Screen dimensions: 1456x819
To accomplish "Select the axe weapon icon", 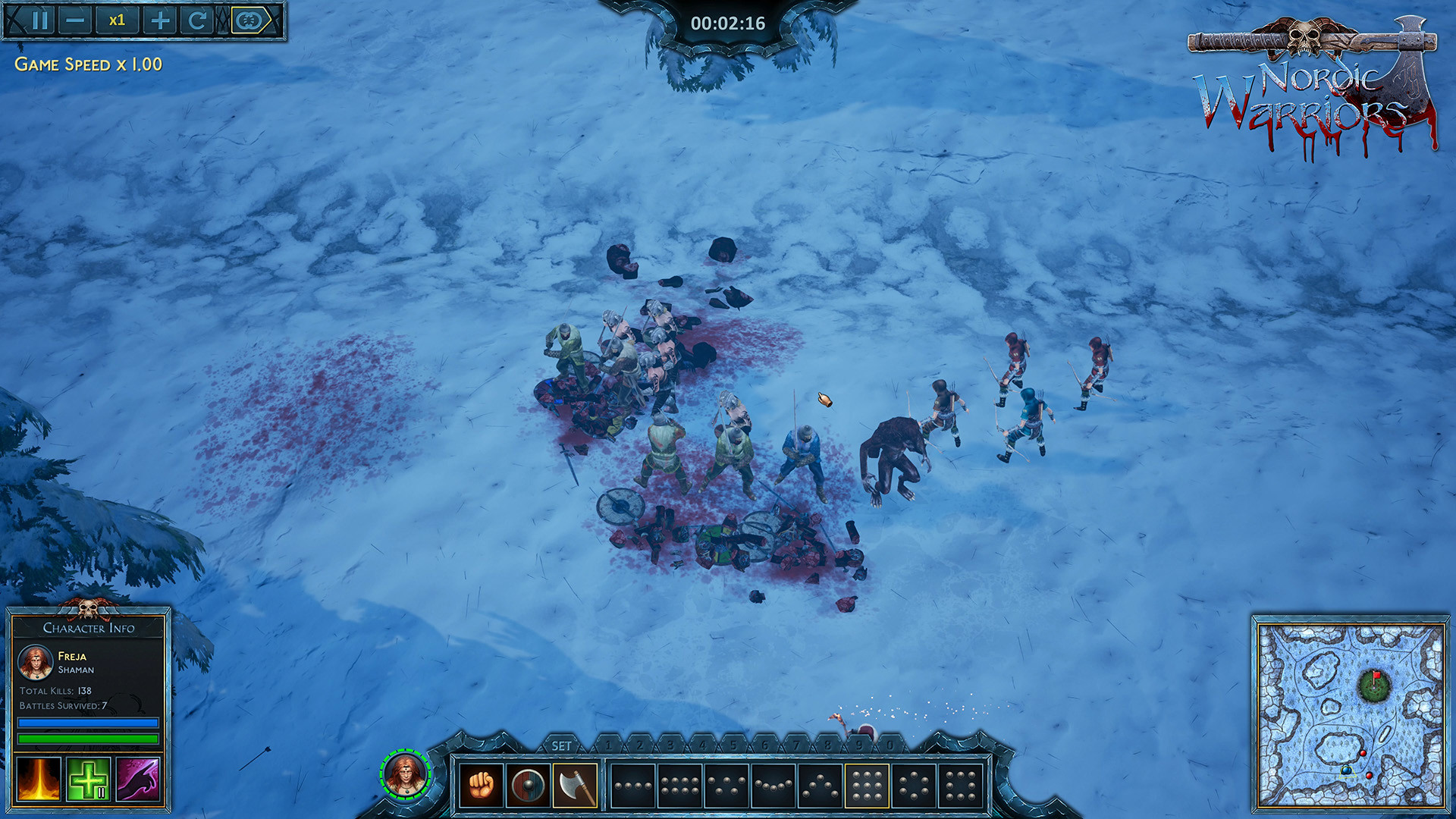I will click(x=573, y=784).
